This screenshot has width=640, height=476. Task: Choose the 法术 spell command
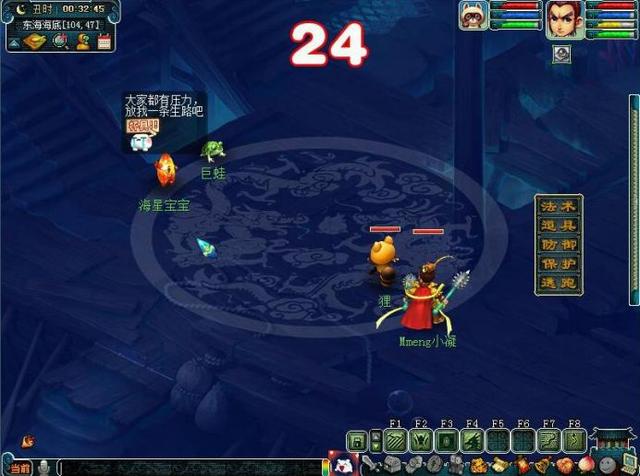559,205
